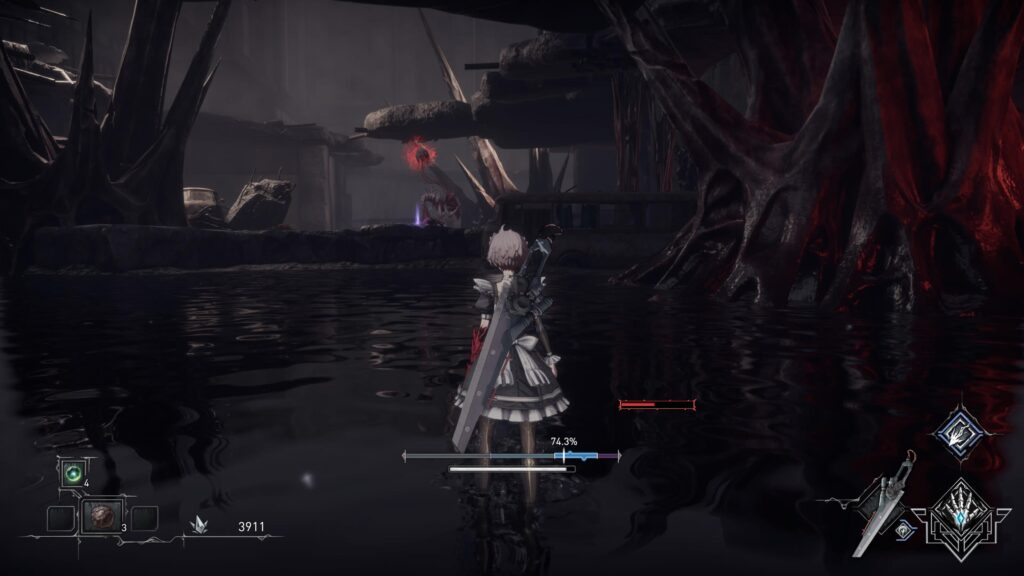Click the haze crystal currency icon
Image resolution: width=1024 pixels, height=576 pixels.
(202, 525)
